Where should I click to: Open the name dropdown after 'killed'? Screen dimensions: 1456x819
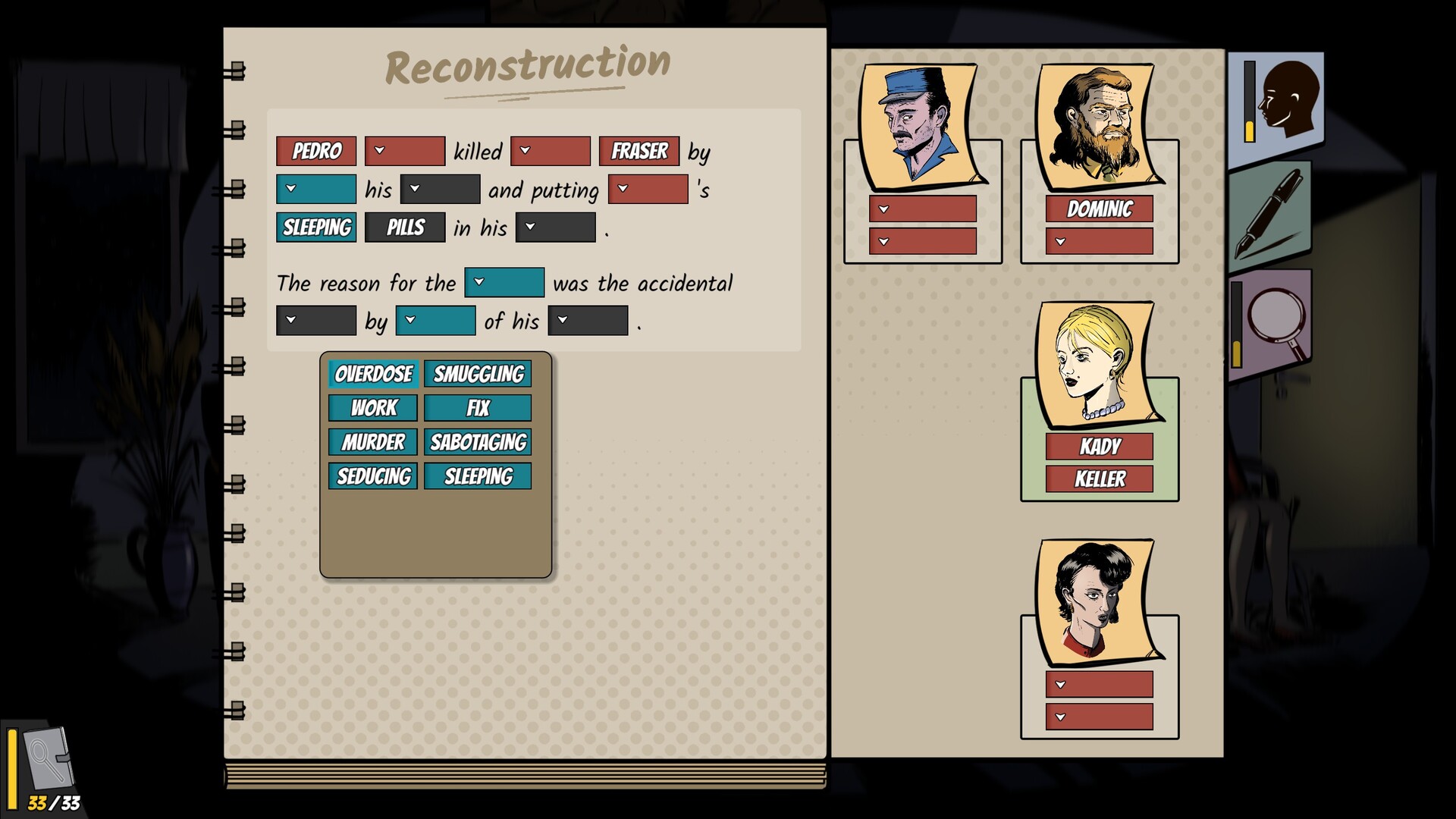pyautogui.click(x=551, y=151)
